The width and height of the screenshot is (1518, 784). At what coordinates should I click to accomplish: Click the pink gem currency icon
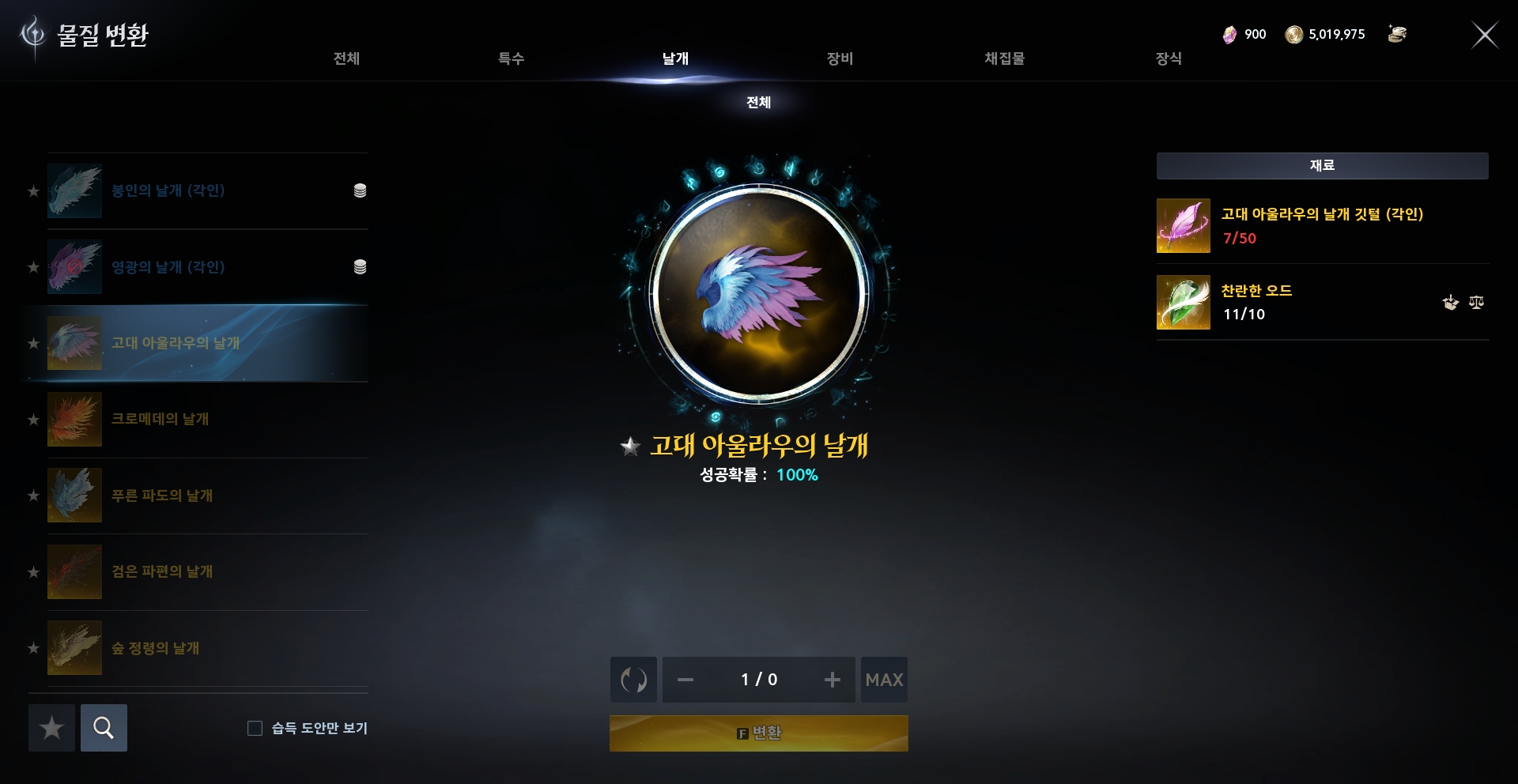click(1229, 34)
